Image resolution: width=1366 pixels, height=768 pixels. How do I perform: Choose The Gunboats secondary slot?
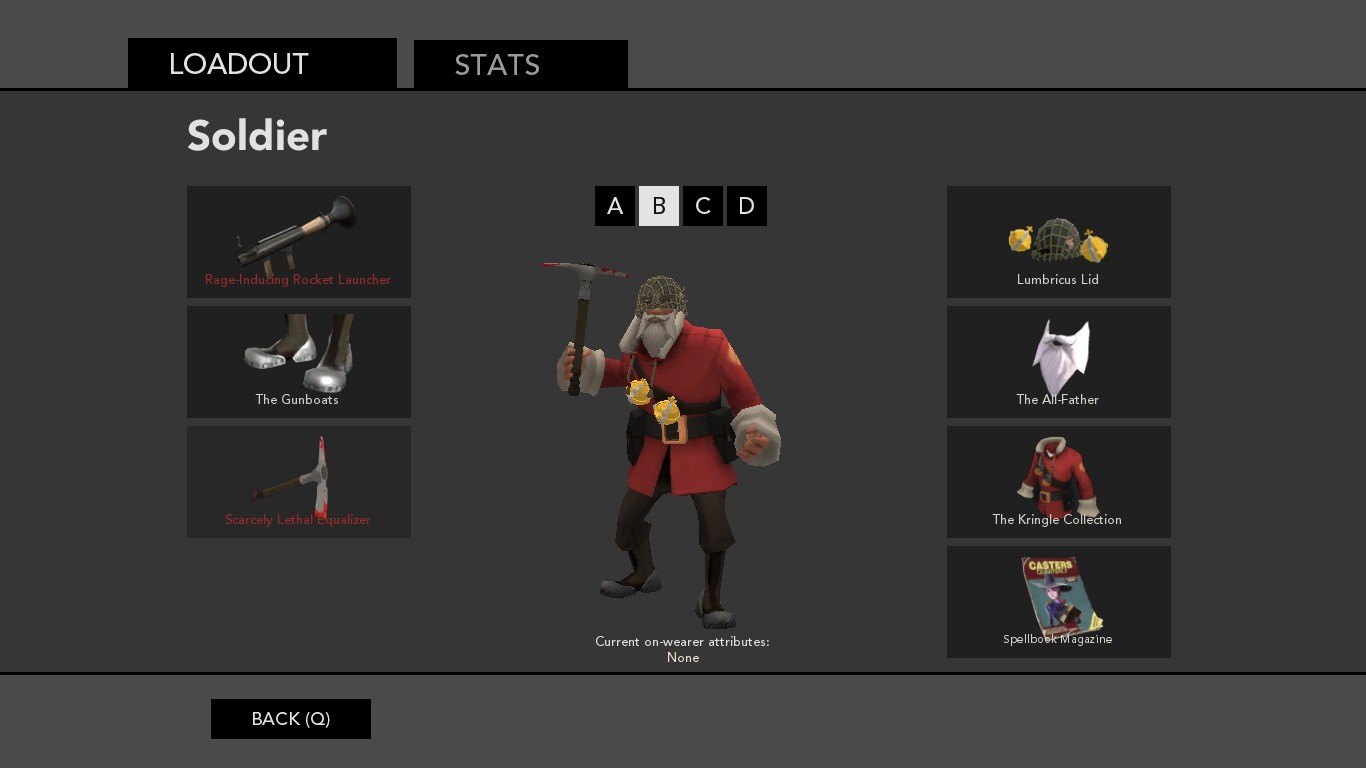point(298,362)
